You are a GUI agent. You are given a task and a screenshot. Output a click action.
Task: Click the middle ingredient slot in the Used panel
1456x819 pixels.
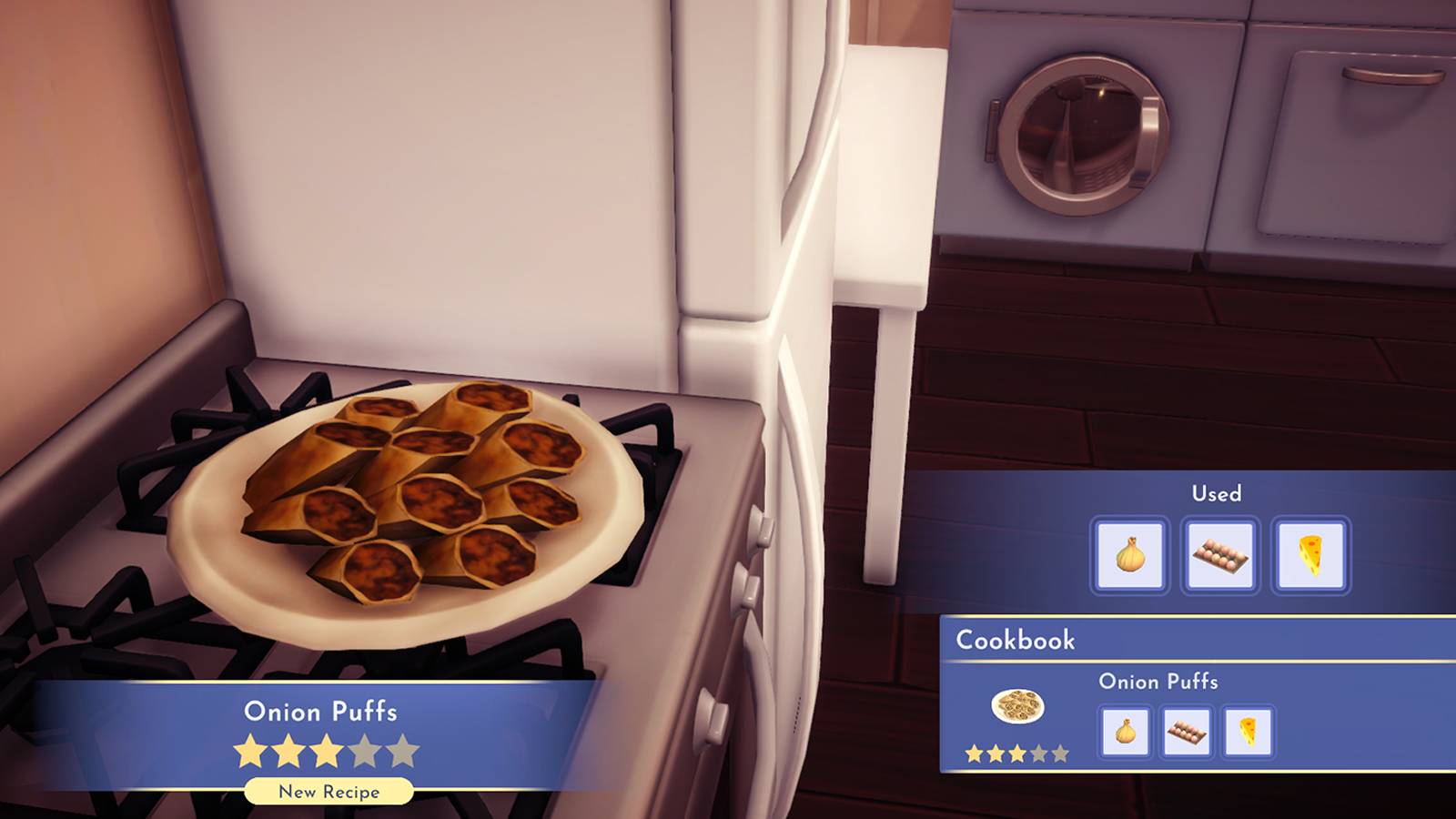pyautogui.click(x=1221, y=556)
